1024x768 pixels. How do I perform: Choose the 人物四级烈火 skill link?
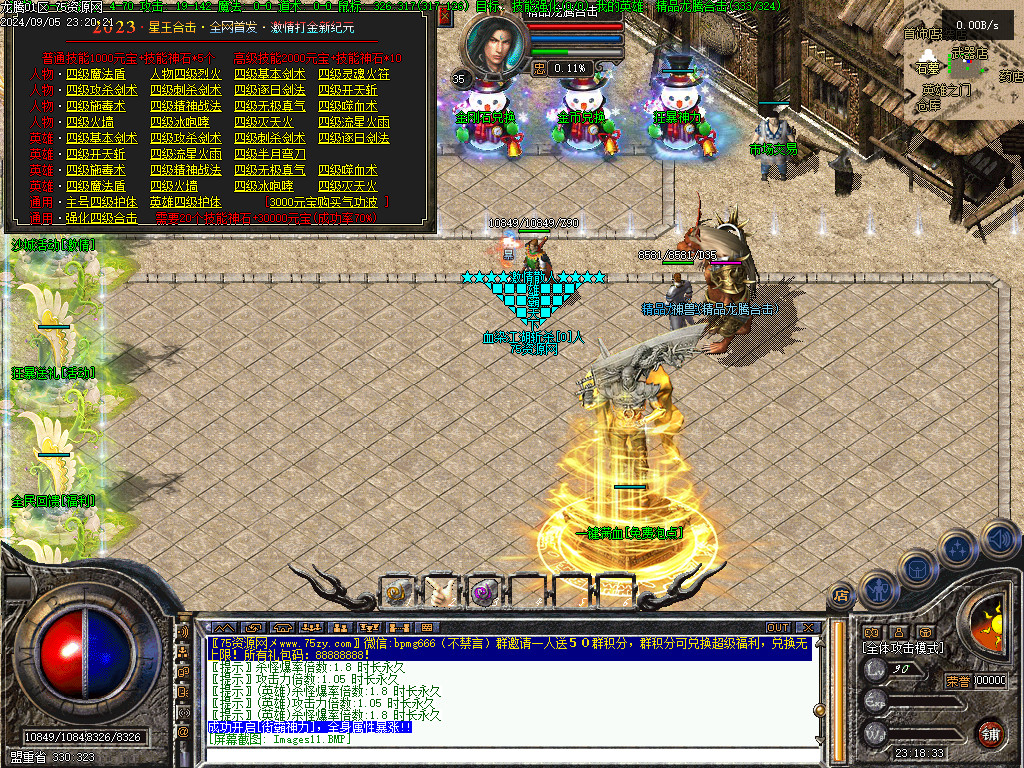pyautogui.click(x=185, y=74)
